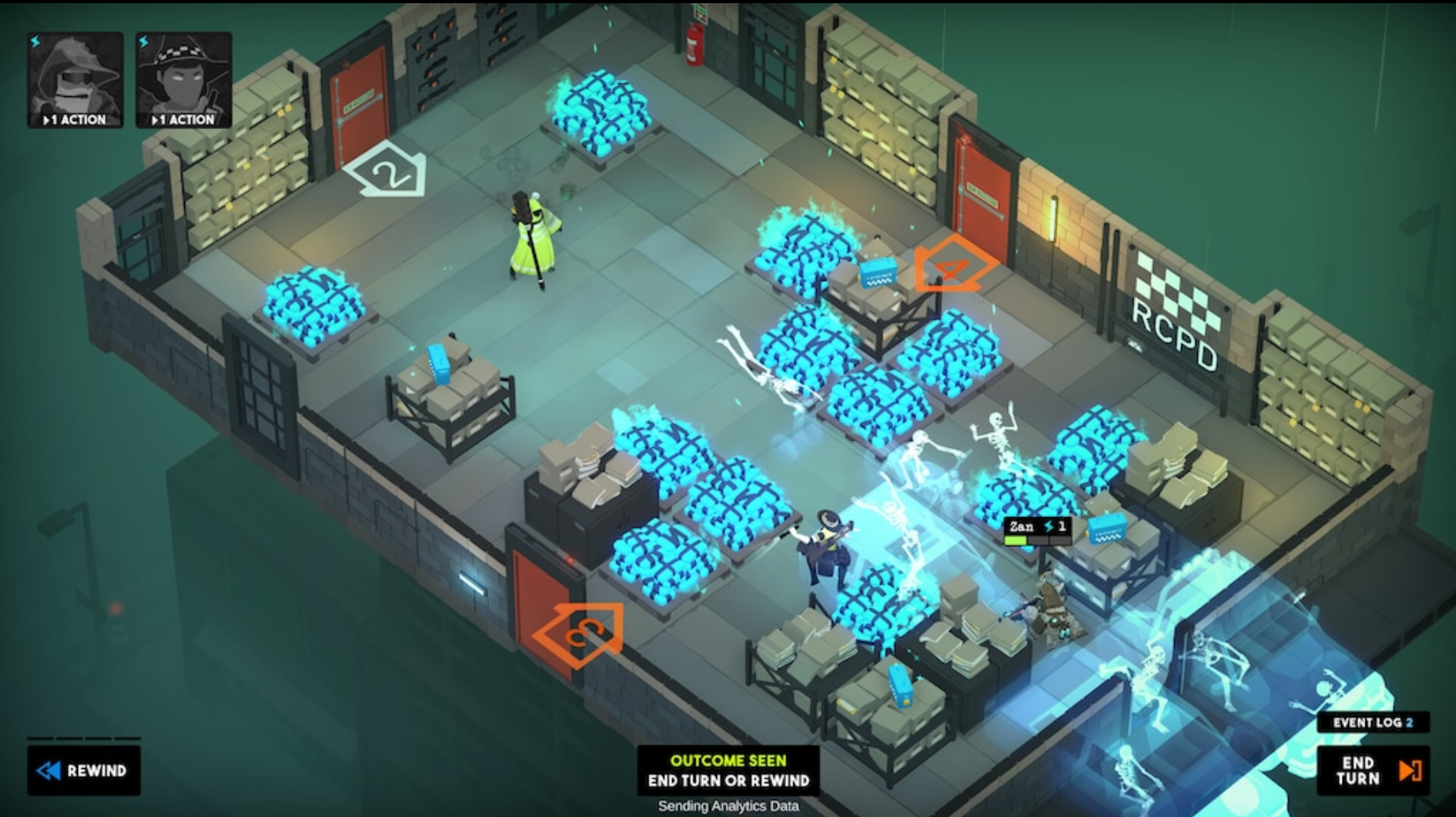Image resolution: width=1456 pixels, height=817 pixels.
Task: Click the rewind double-arrow icon
Action: [x=50, y=771]
